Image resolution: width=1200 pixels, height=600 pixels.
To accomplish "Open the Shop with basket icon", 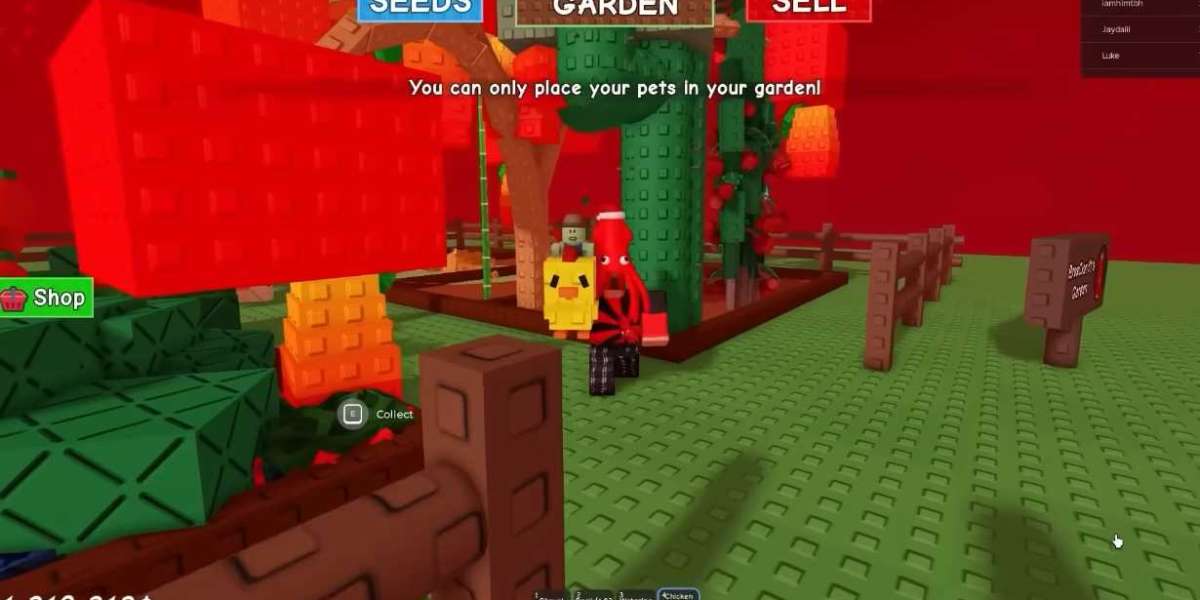I will click(x=46, y=298).
